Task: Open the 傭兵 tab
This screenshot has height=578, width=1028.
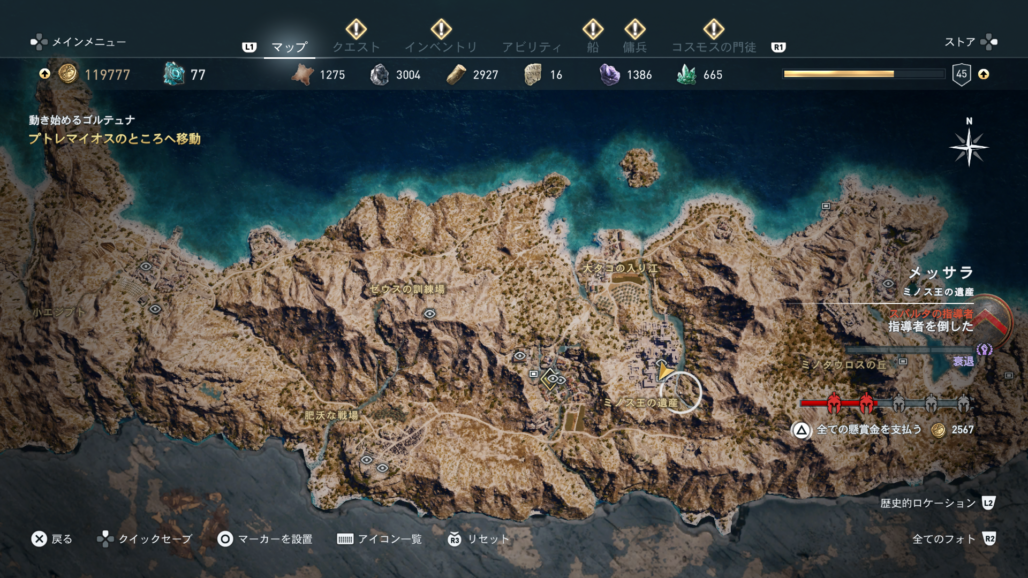Action: click(x=634, y=46)
